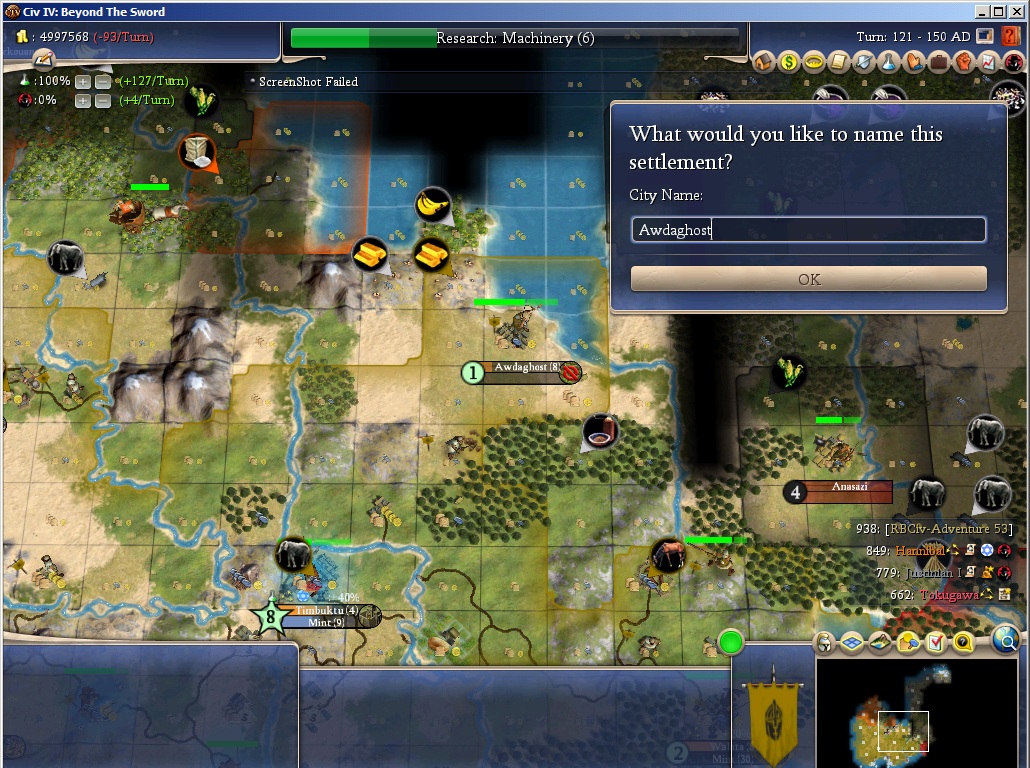
Task: Open the Military Advisor fist icon
Action: (963, 62)
